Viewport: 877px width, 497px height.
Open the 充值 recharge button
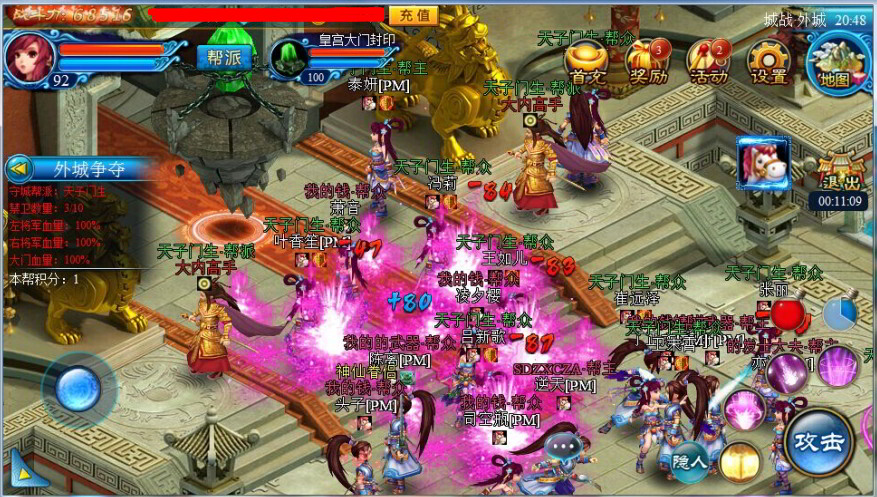(x=413, y=15)
